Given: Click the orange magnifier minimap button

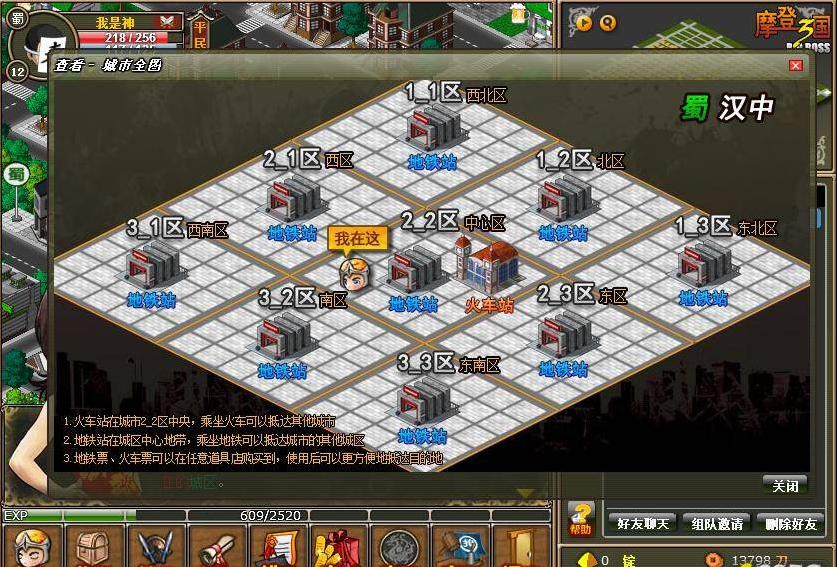Looking at the screenshot, I should (609, 24).
